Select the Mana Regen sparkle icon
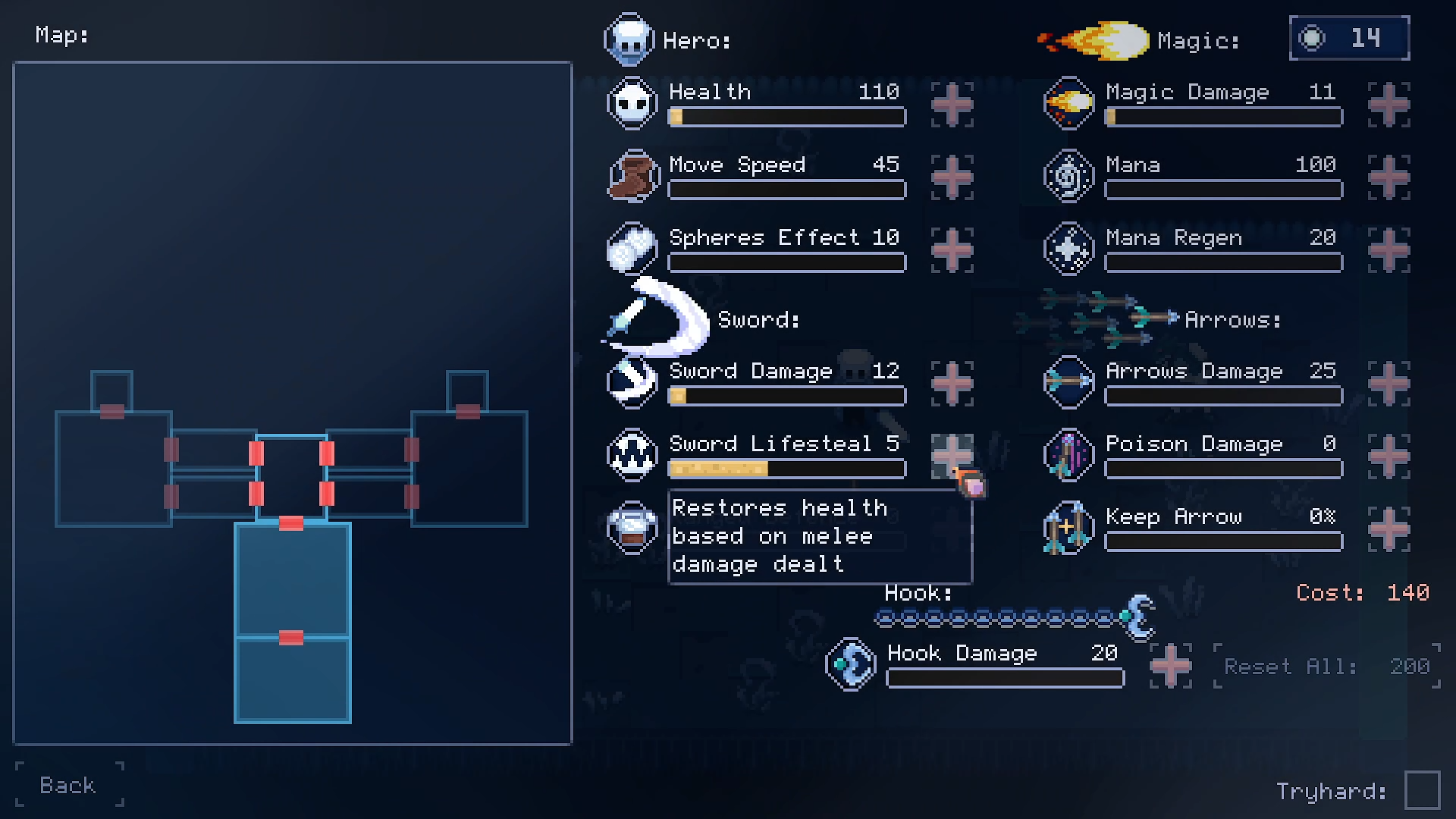Image resolution: width=1456 pixels, height=819 pixels. 1068,249
